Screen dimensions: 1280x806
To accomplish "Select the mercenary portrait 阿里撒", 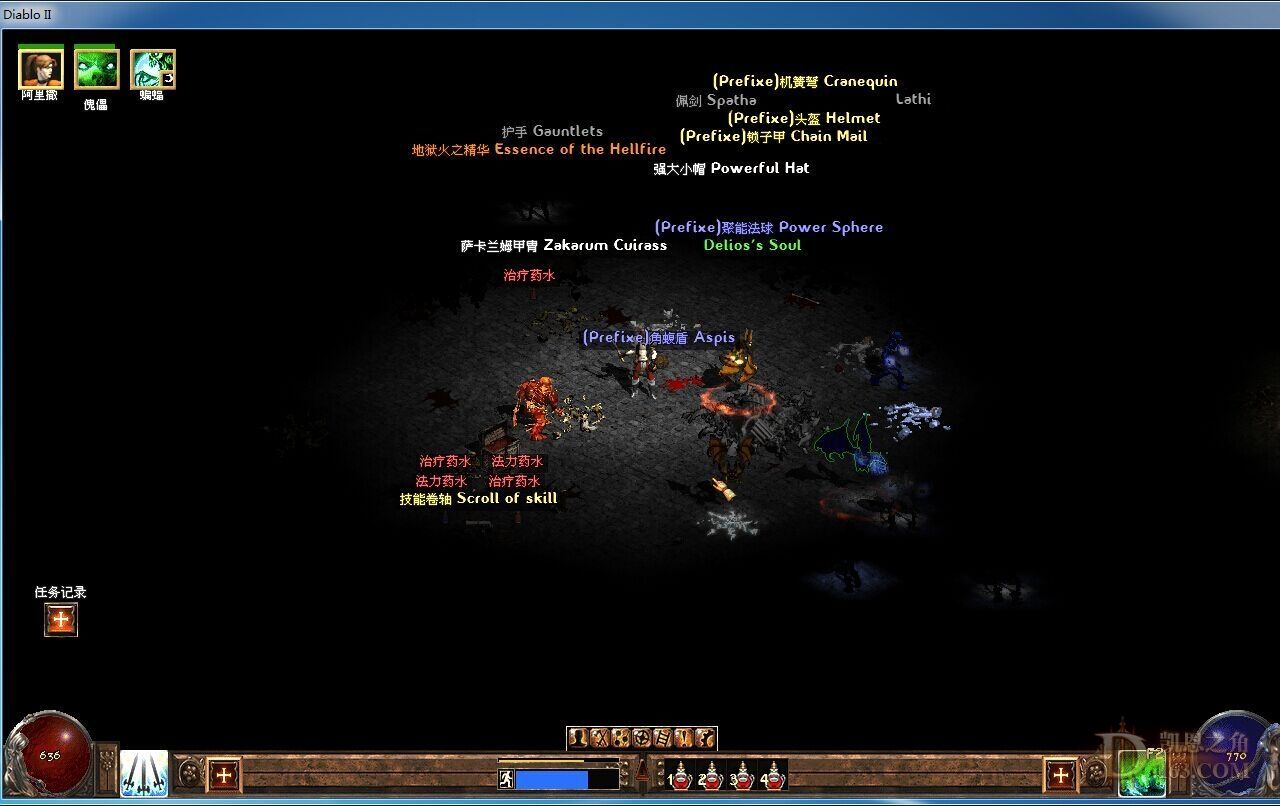I will pos(40,68).
